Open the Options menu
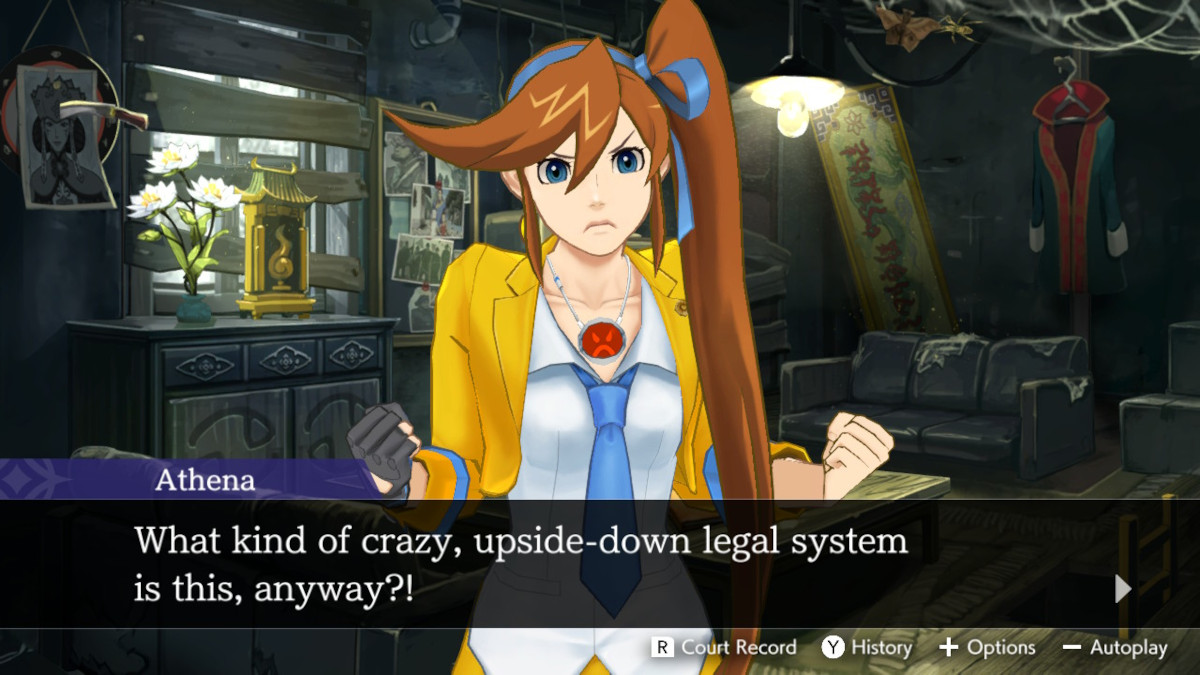The image size is (1200, 675). 987,648
